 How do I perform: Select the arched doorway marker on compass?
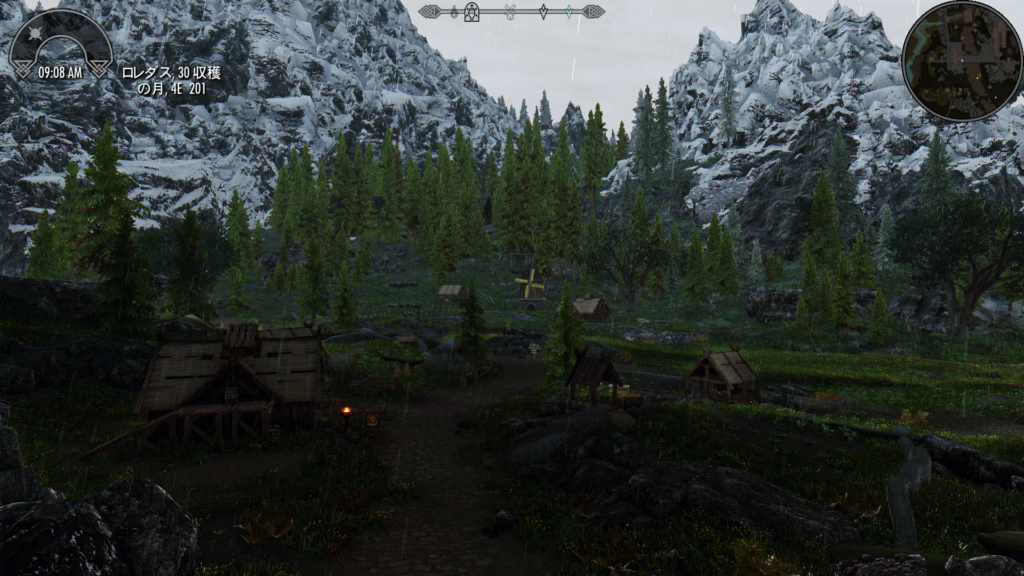point(471,12)
